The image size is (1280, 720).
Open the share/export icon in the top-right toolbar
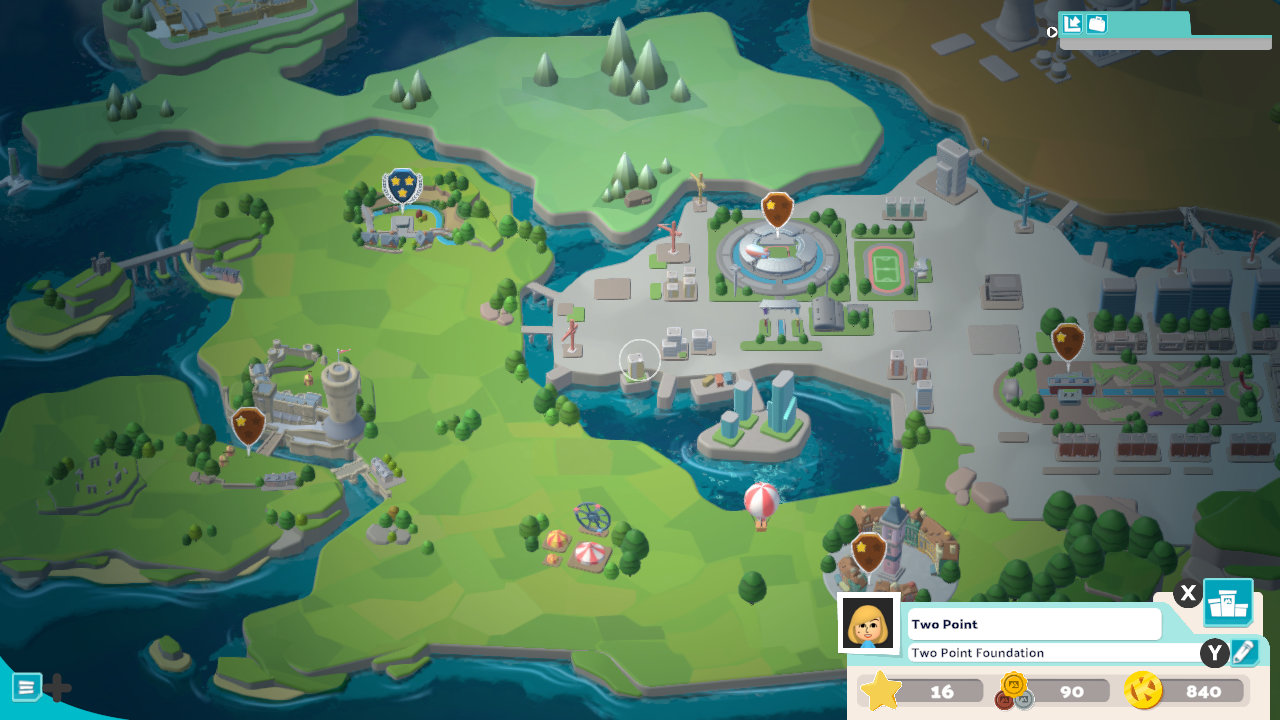click(1073, 23)
